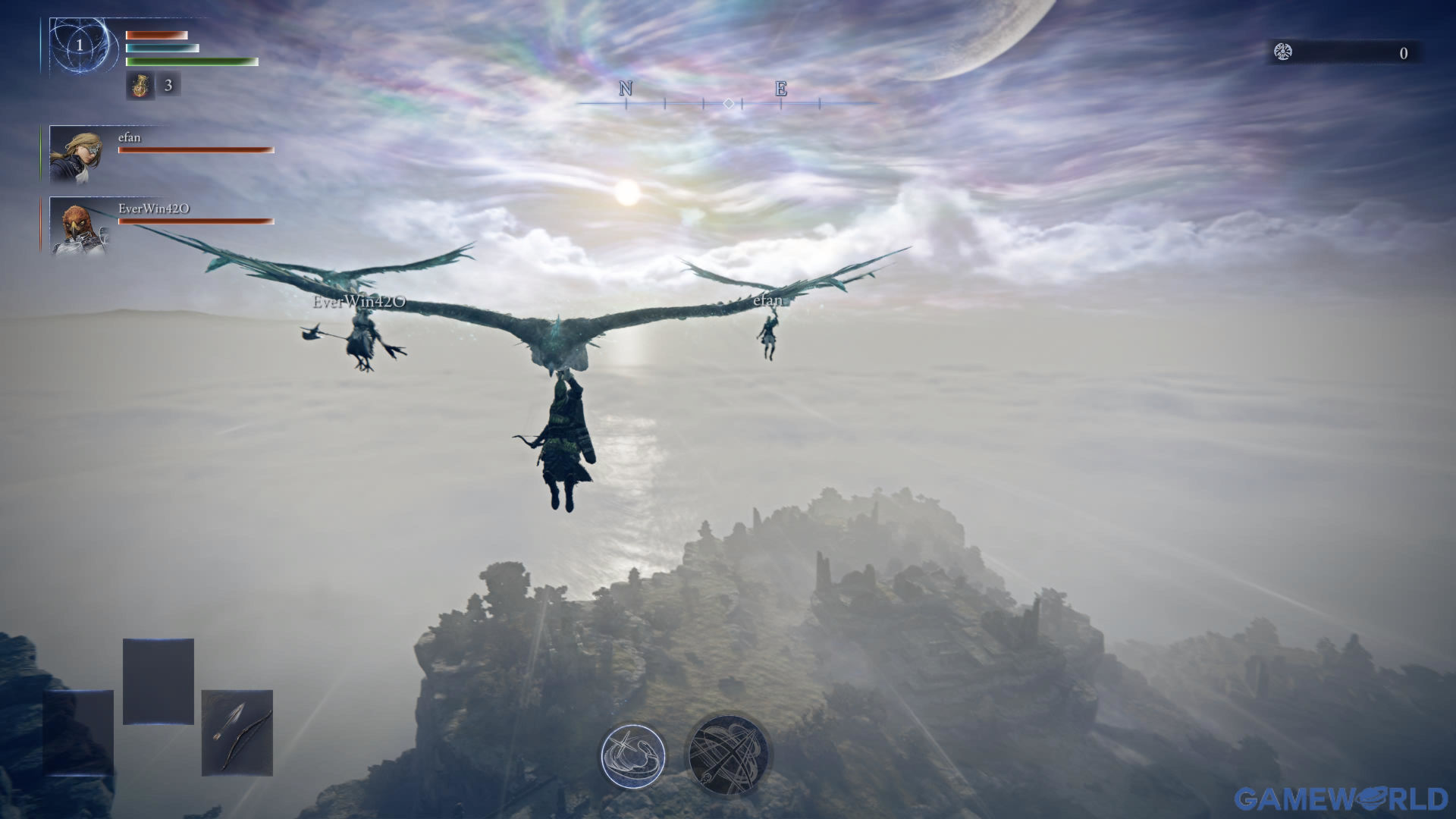The image size is (1456, 819).
Task: Activate the dark ultimate art icon
Action: (728, 755)
